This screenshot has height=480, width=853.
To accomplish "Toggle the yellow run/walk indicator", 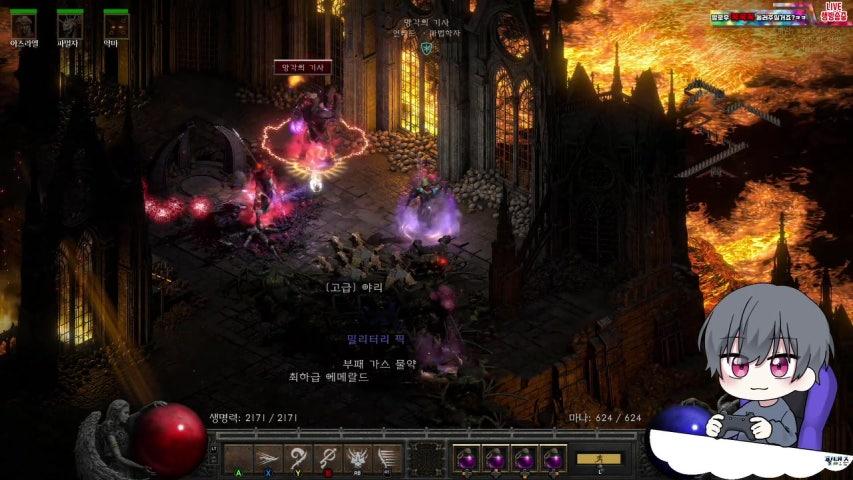I will 599,459.
